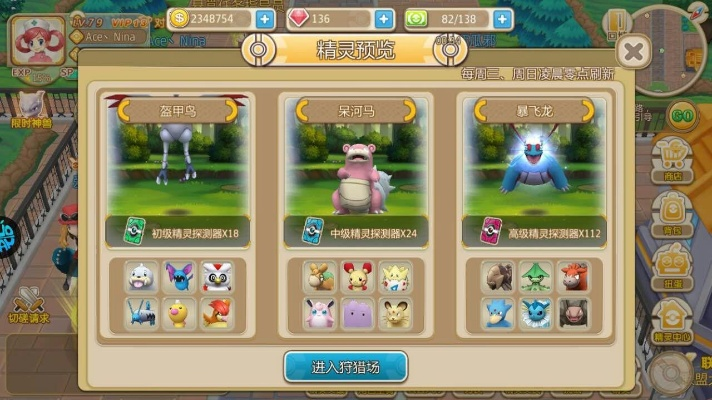Screen dimensions: 712x400
Task: Choose the 呆河马 Slowbro hunting card
Action: (x=356, y=170)
